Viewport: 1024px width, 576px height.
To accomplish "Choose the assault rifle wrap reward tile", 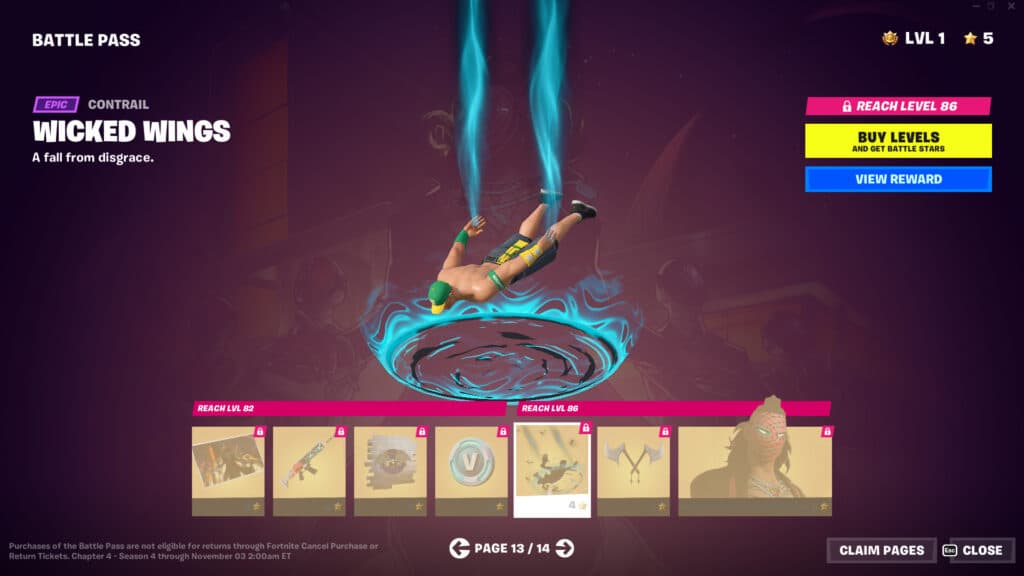I will [x=309, y=471].
